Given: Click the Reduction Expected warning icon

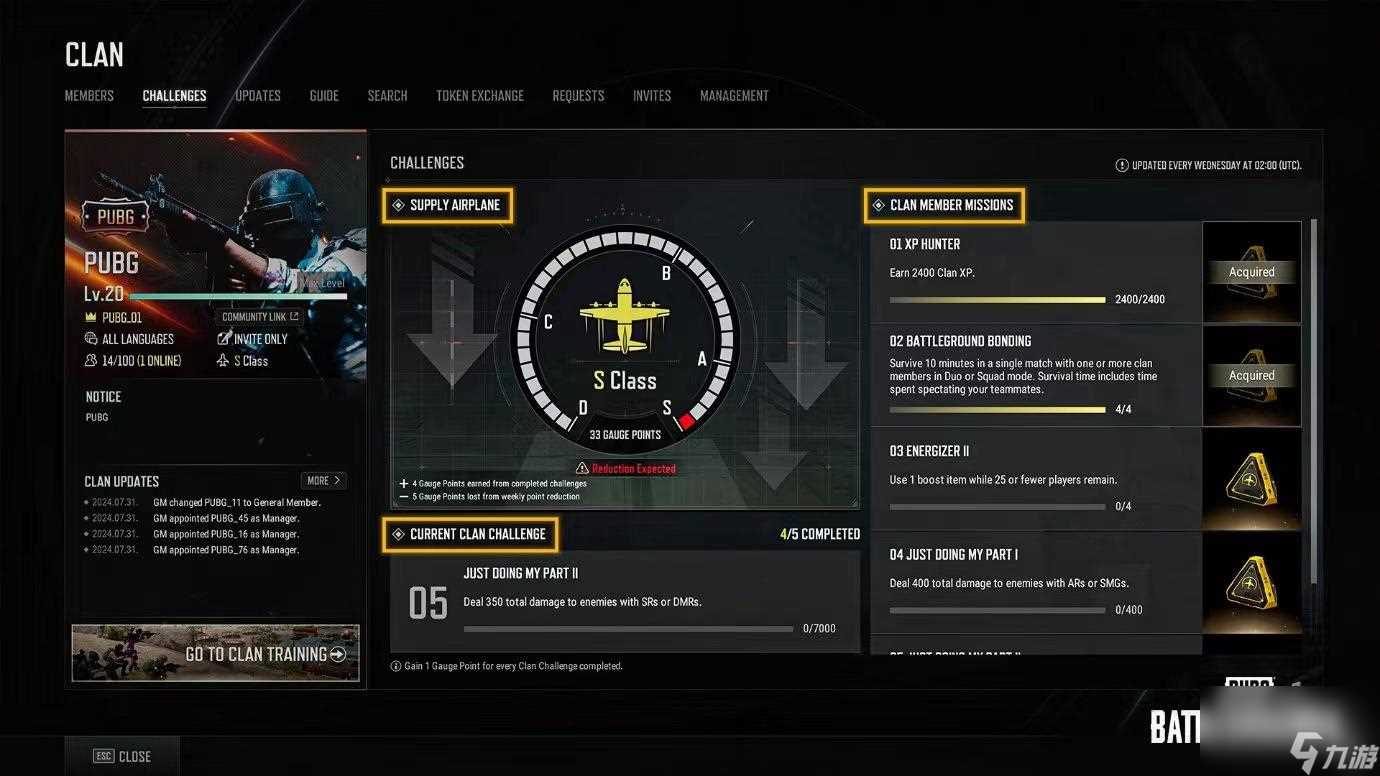Looking at the screenshot, I should click(581, 467).
